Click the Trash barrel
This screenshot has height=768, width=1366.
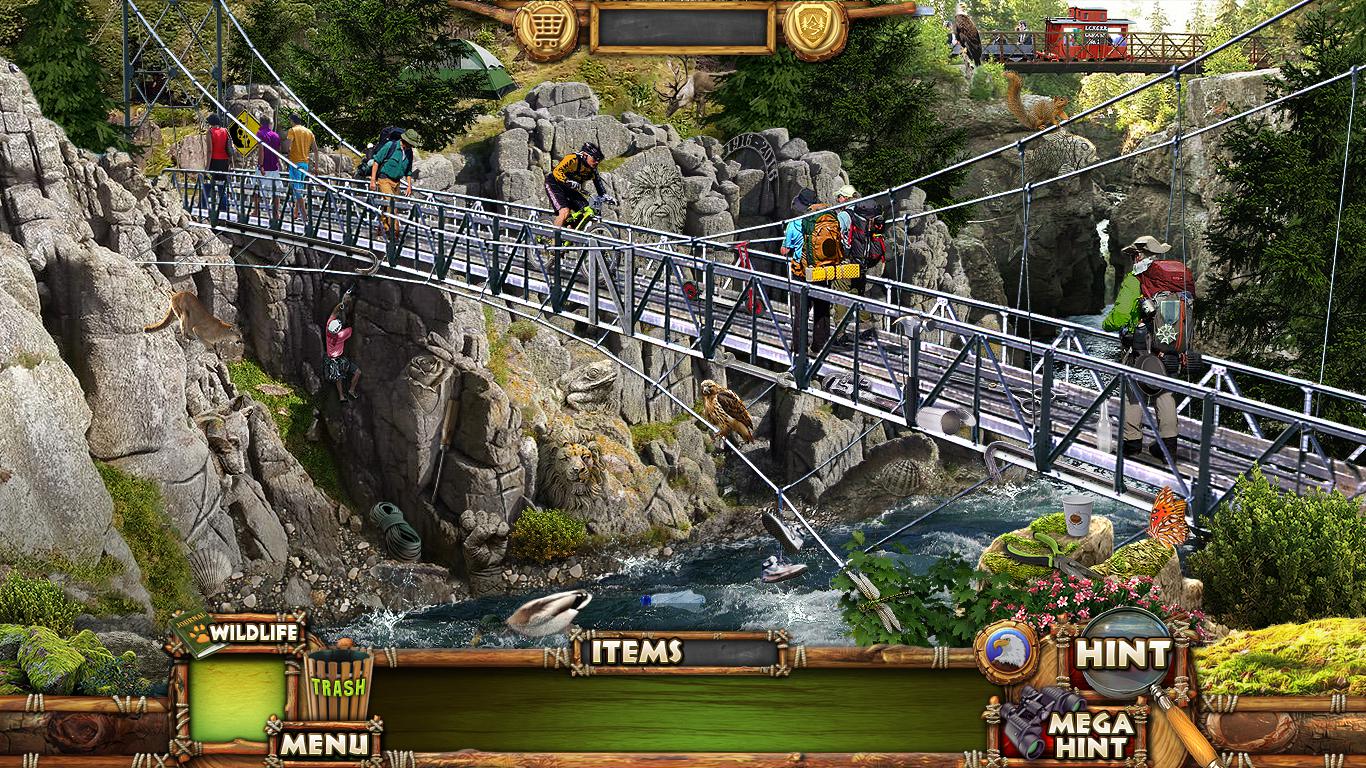pos(337,685)
